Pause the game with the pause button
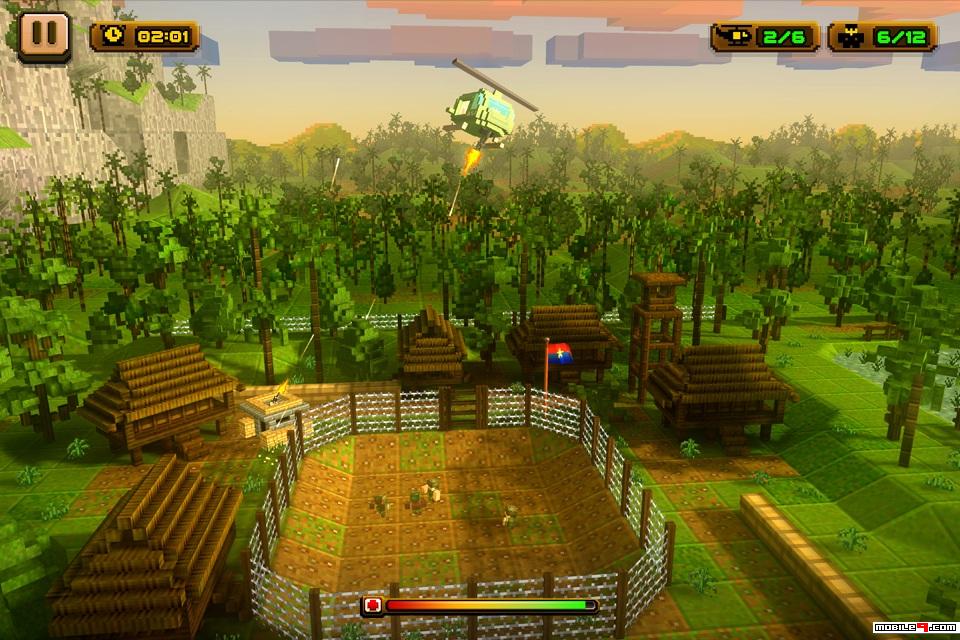This screenshot has width=960, height=640. pos(44,36)
